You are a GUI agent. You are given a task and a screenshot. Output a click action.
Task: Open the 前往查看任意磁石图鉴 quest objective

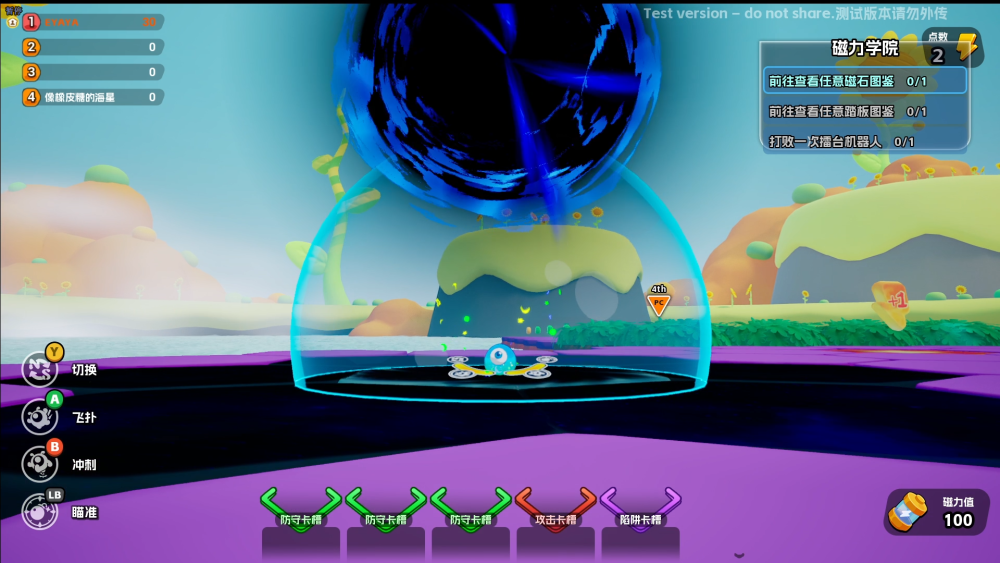(x=865, y=81)
